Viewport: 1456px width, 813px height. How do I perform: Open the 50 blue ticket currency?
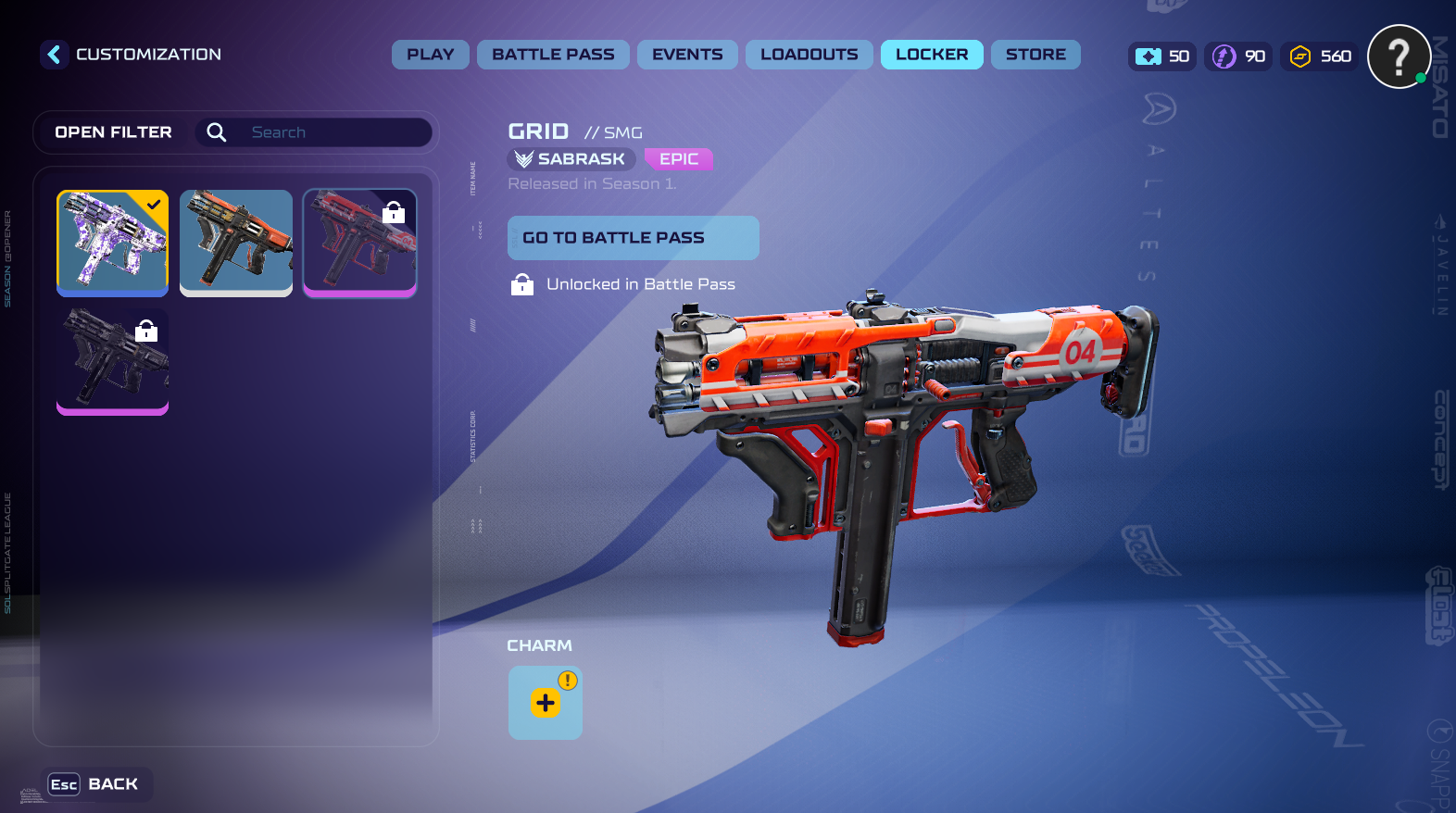[x=1162, y=56]
